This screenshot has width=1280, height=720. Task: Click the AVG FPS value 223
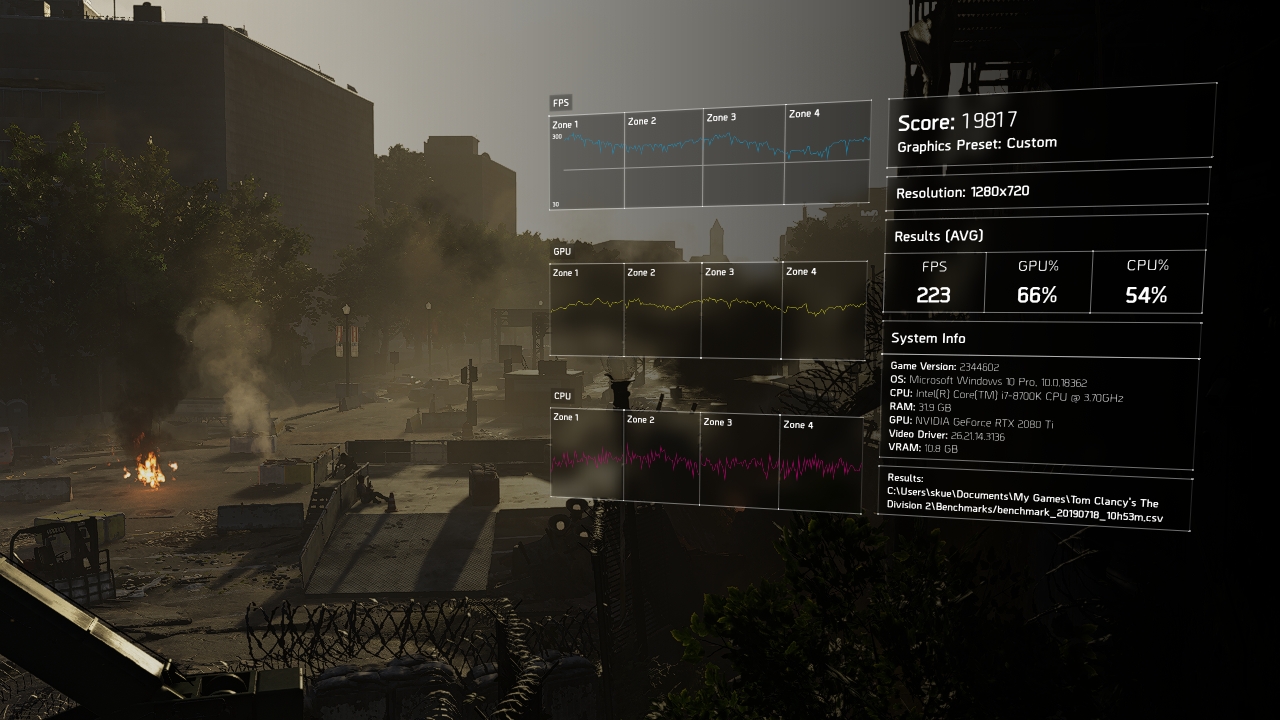click(x=934, y=295)
